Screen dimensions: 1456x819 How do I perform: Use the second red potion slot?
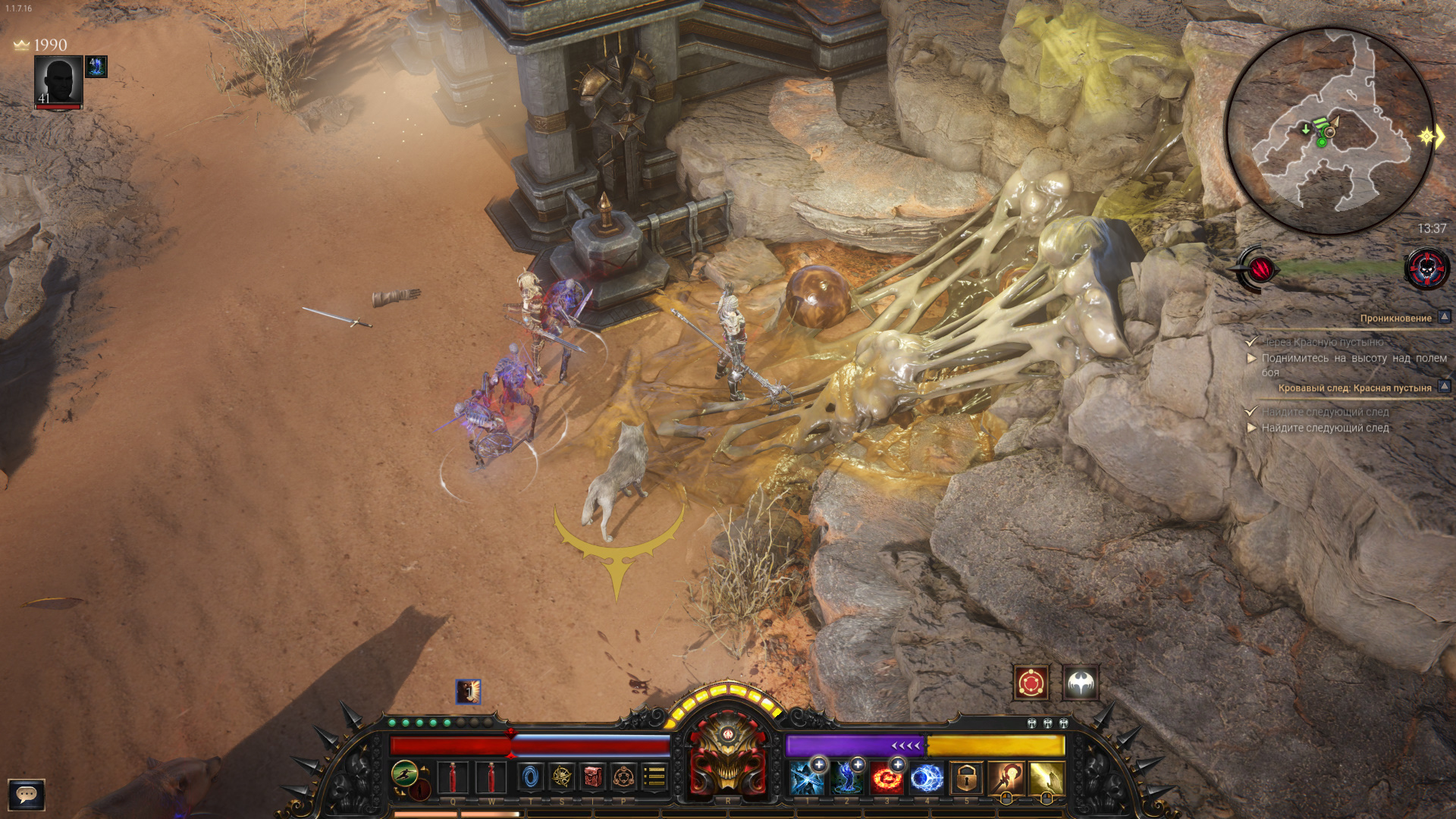point(491,777)
